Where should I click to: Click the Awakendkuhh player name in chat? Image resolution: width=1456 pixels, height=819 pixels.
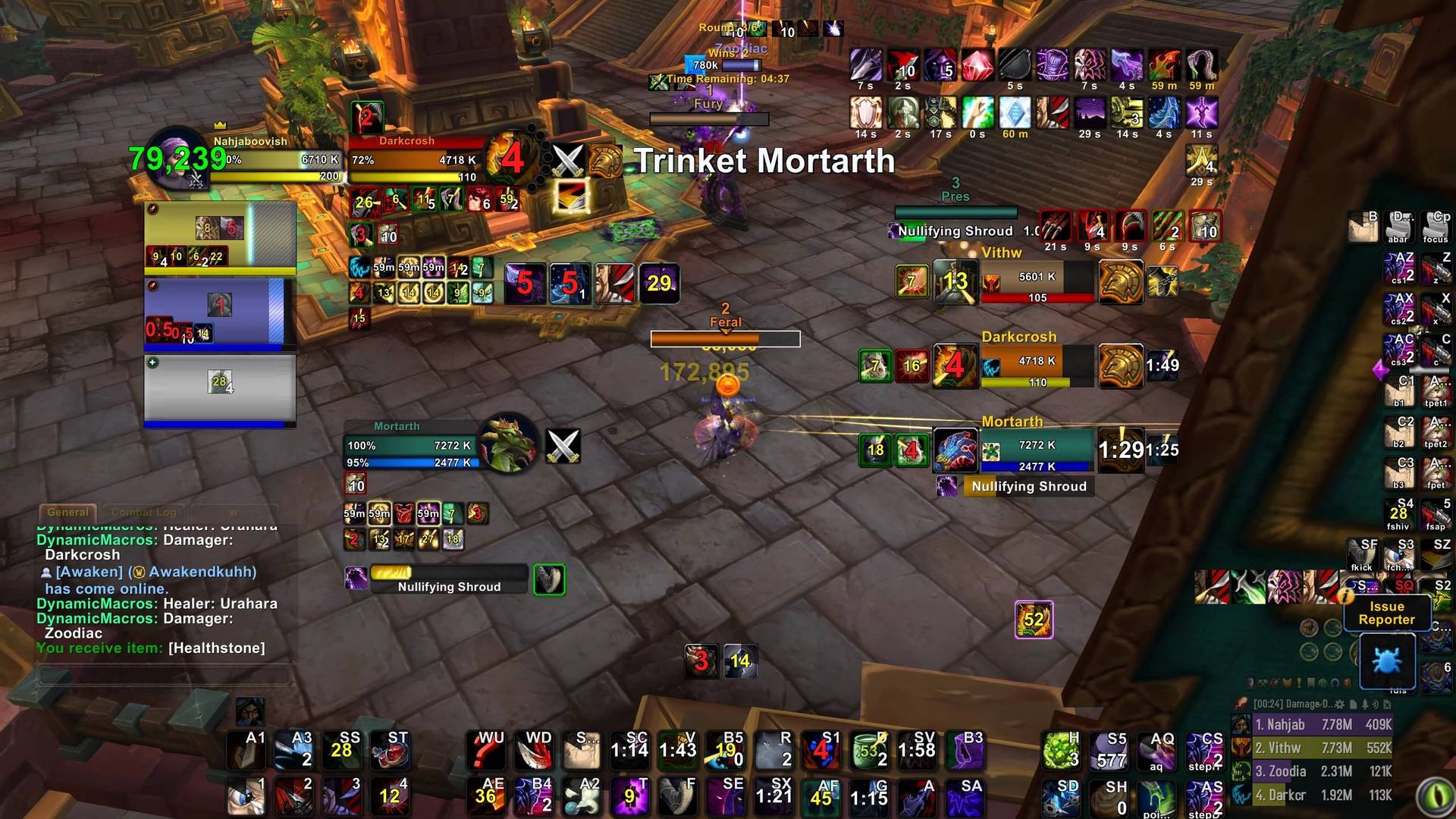[x=202, y=573]
